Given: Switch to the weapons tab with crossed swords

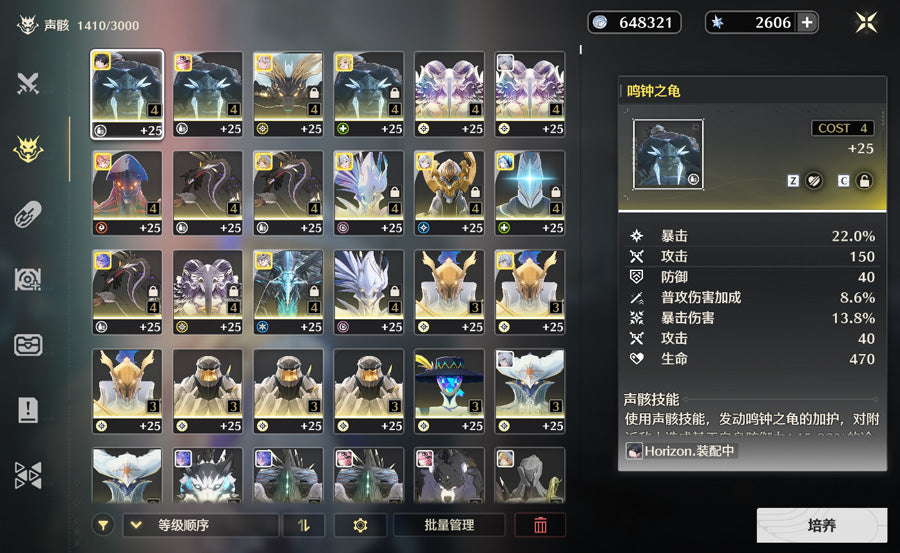Looking at the screenshot, I should click(x=28, y=84).
